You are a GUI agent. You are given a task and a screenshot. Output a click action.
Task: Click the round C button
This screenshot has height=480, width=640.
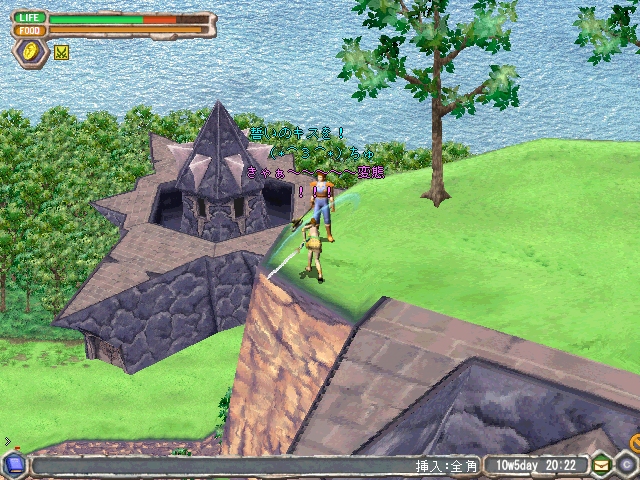pyautogui.click(x=625, y=465)
